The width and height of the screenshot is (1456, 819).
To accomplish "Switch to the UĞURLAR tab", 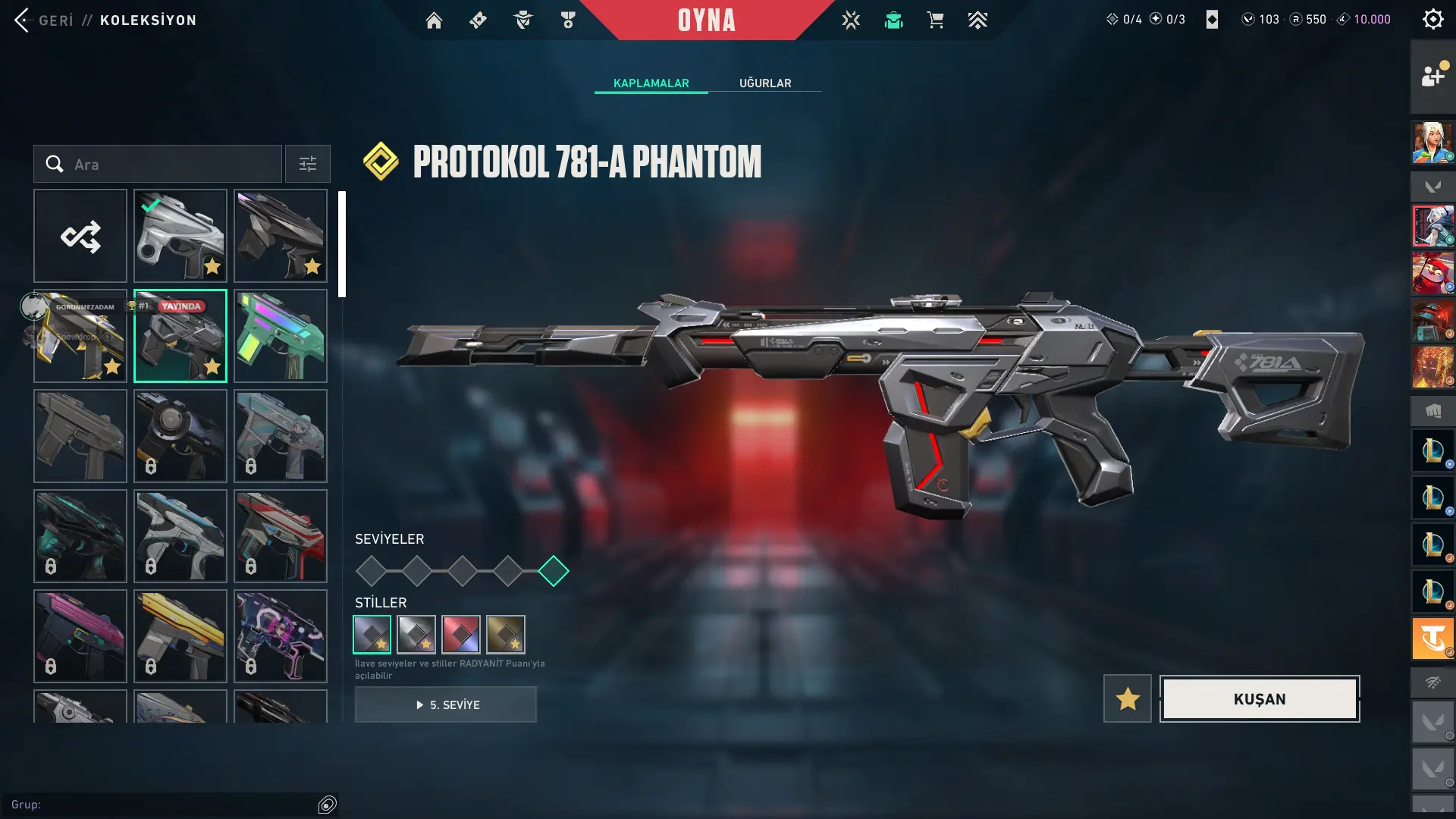I will [765, 83].
